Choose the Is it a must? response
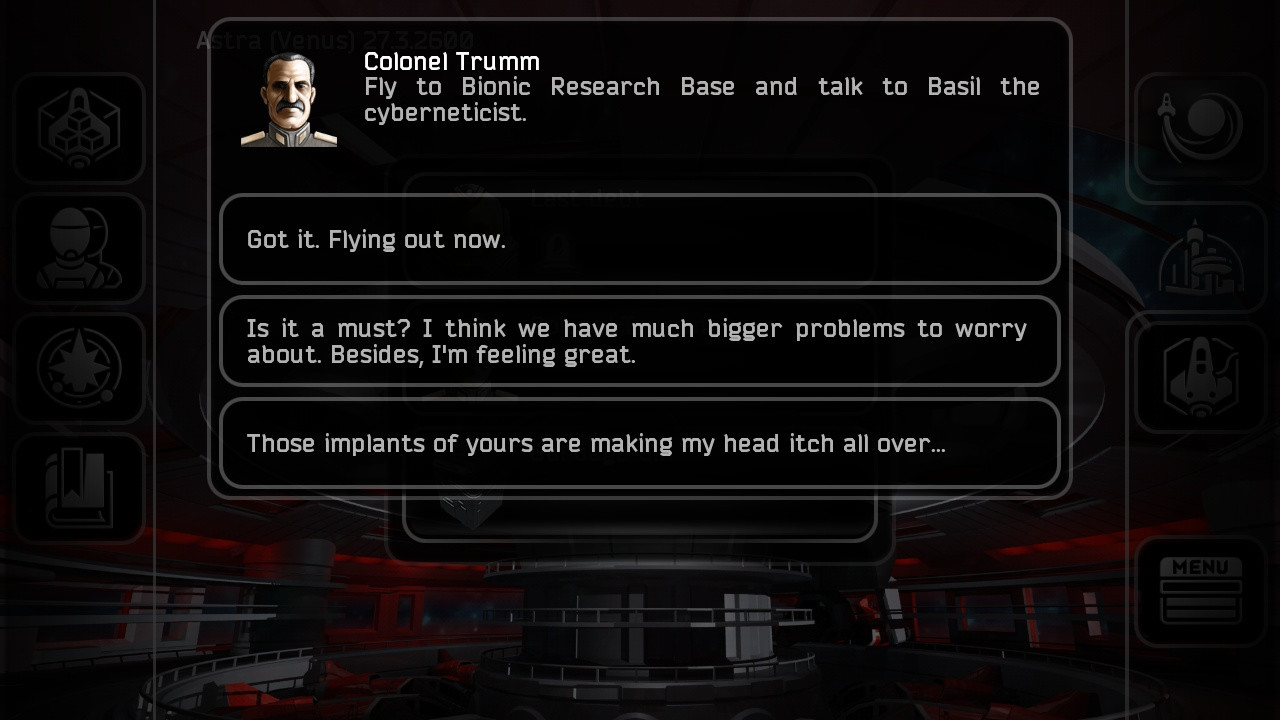The image size is (1280, 720). click(640, 341)
